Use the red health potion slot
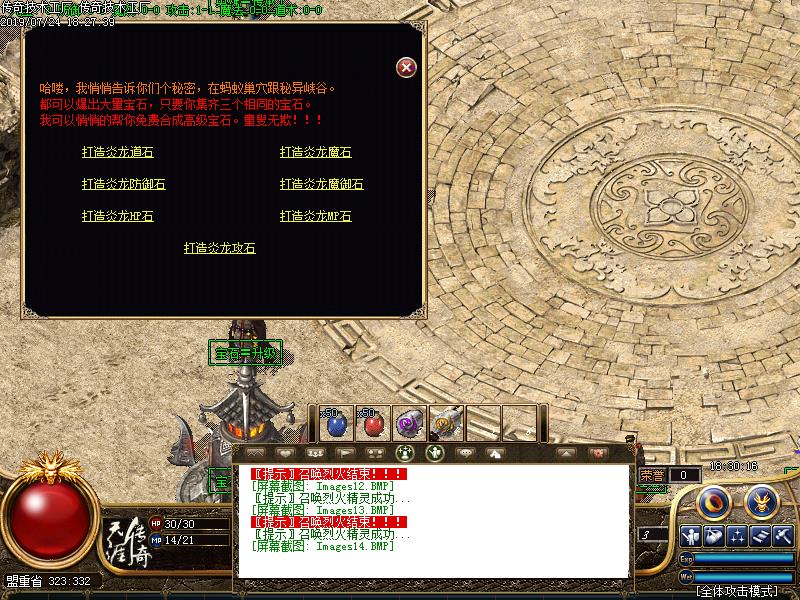Image resolution: width=800 pixels, height=600 pixels. (x=372, y=423)
